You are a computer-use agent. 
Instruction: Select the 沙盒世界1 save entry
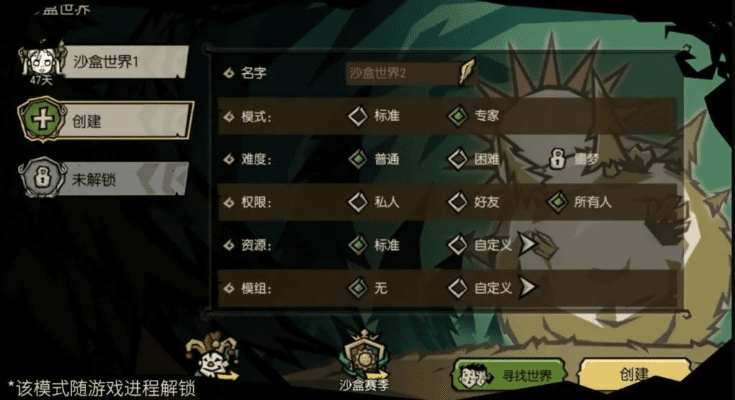click(105, 61)
